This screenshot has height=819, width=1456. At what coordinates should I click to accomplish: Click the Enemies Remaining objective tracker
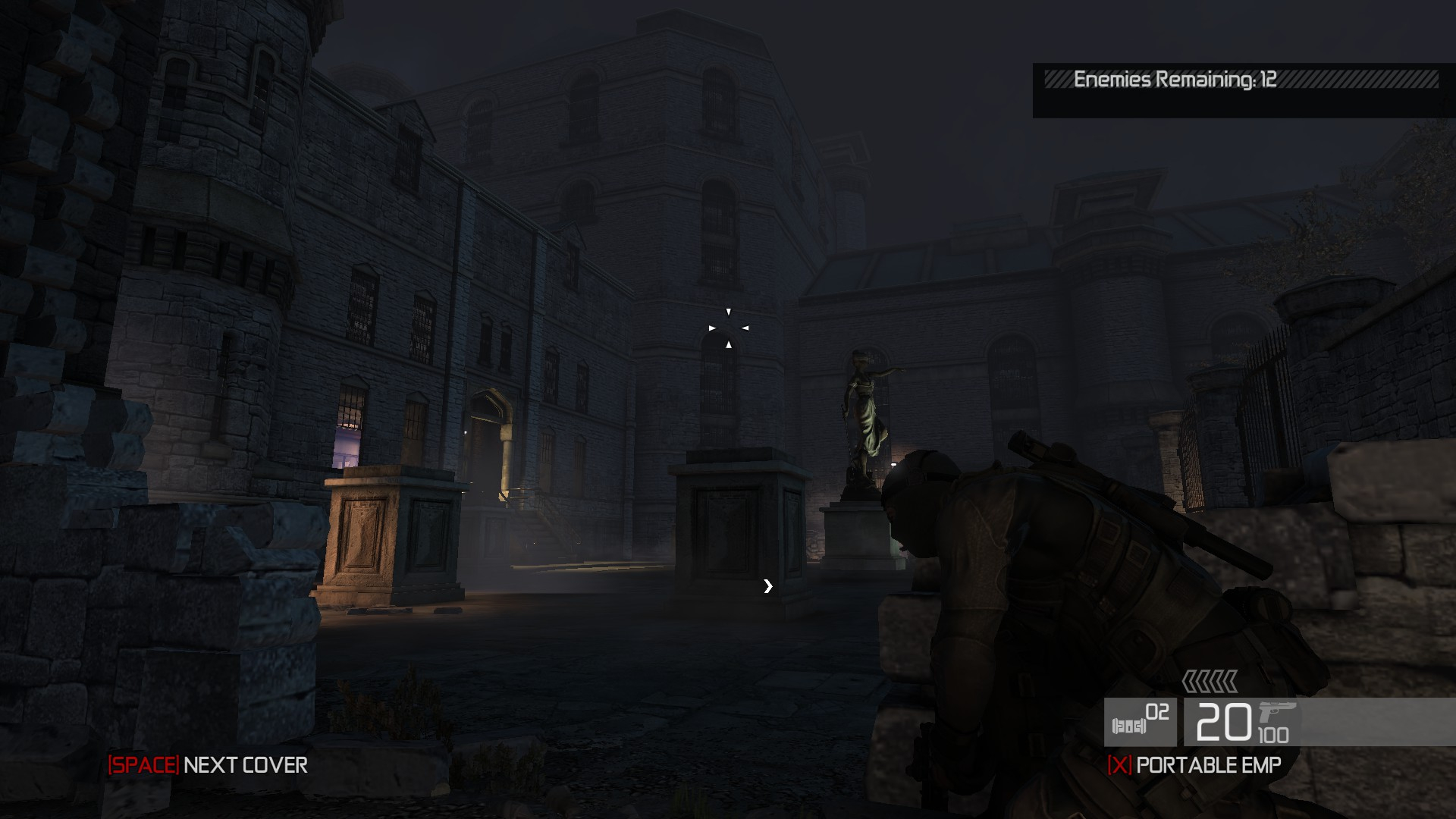1174,80
